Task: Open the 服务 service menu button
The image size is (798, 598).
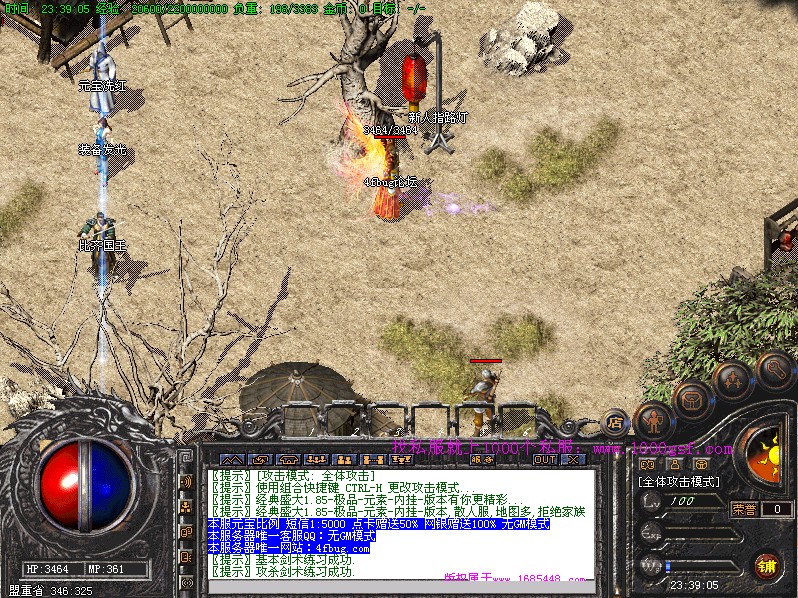Action: (481, 460)
